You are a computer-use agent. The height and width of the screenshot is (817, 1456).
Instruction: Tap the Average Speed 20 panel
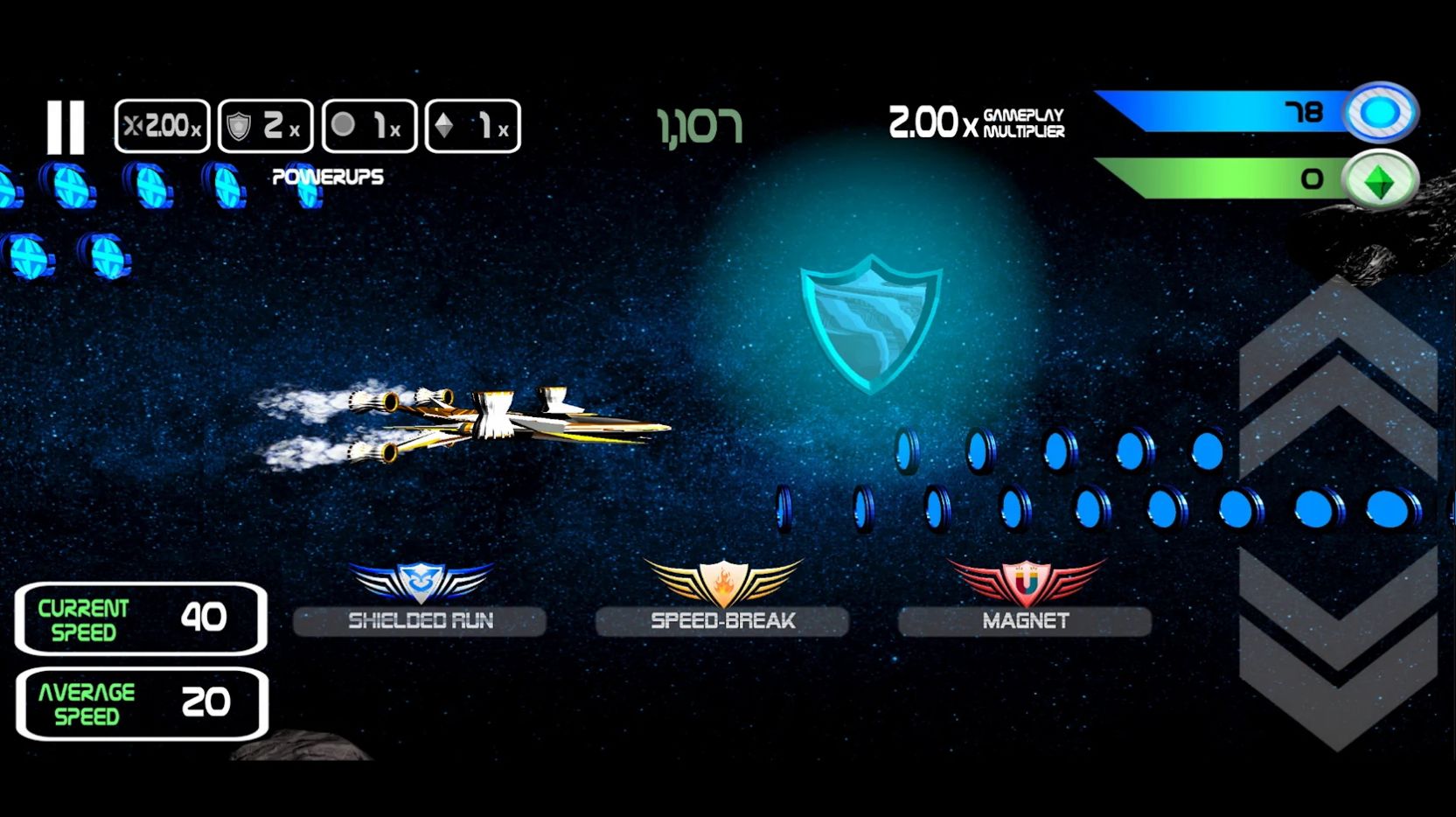tap(142, 702)
